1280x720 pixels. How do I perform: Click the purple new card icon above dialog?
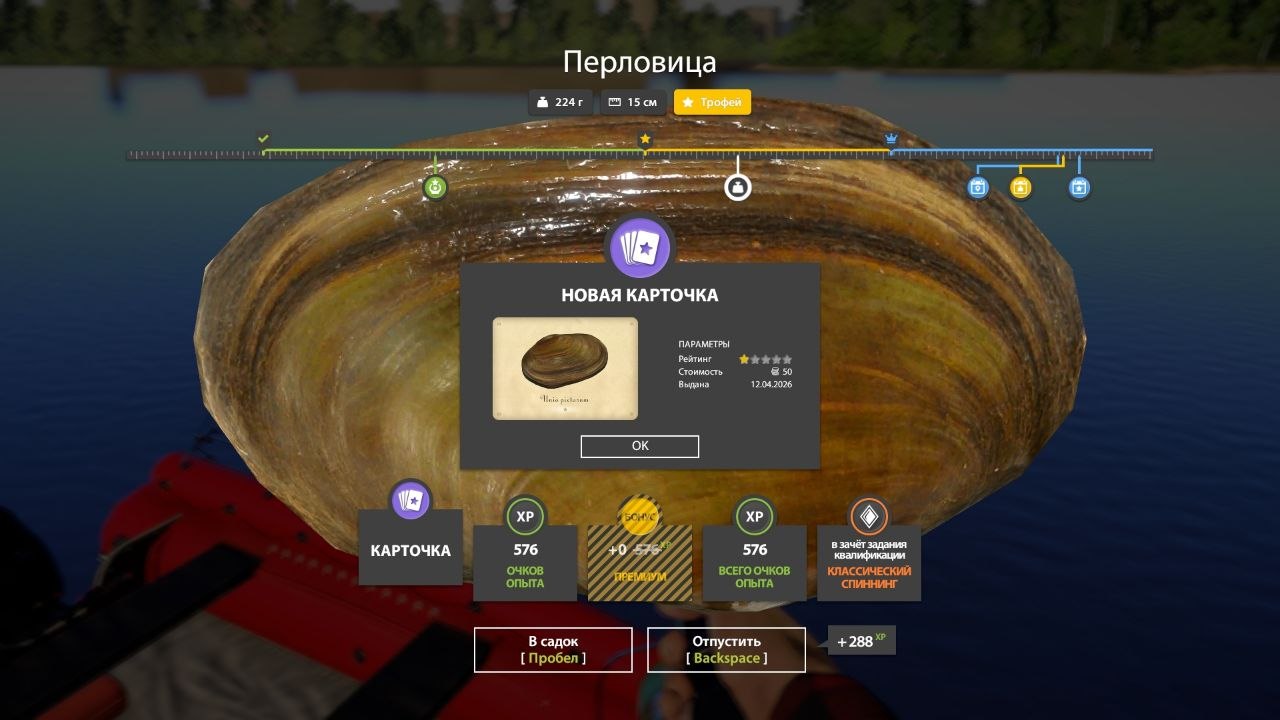(639, 247)
